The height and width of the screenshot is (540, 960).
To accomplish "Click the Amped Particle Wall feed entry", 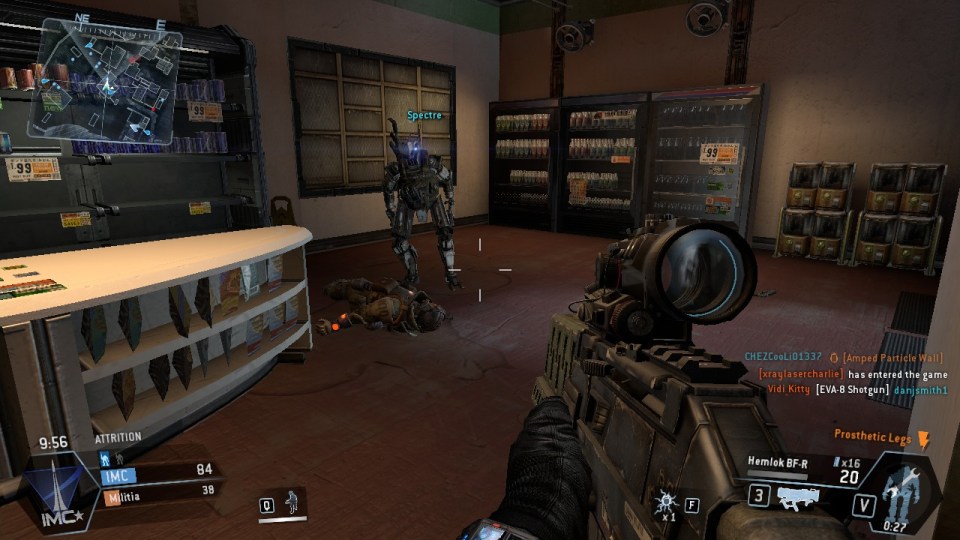I will click(x=893, y=357).
